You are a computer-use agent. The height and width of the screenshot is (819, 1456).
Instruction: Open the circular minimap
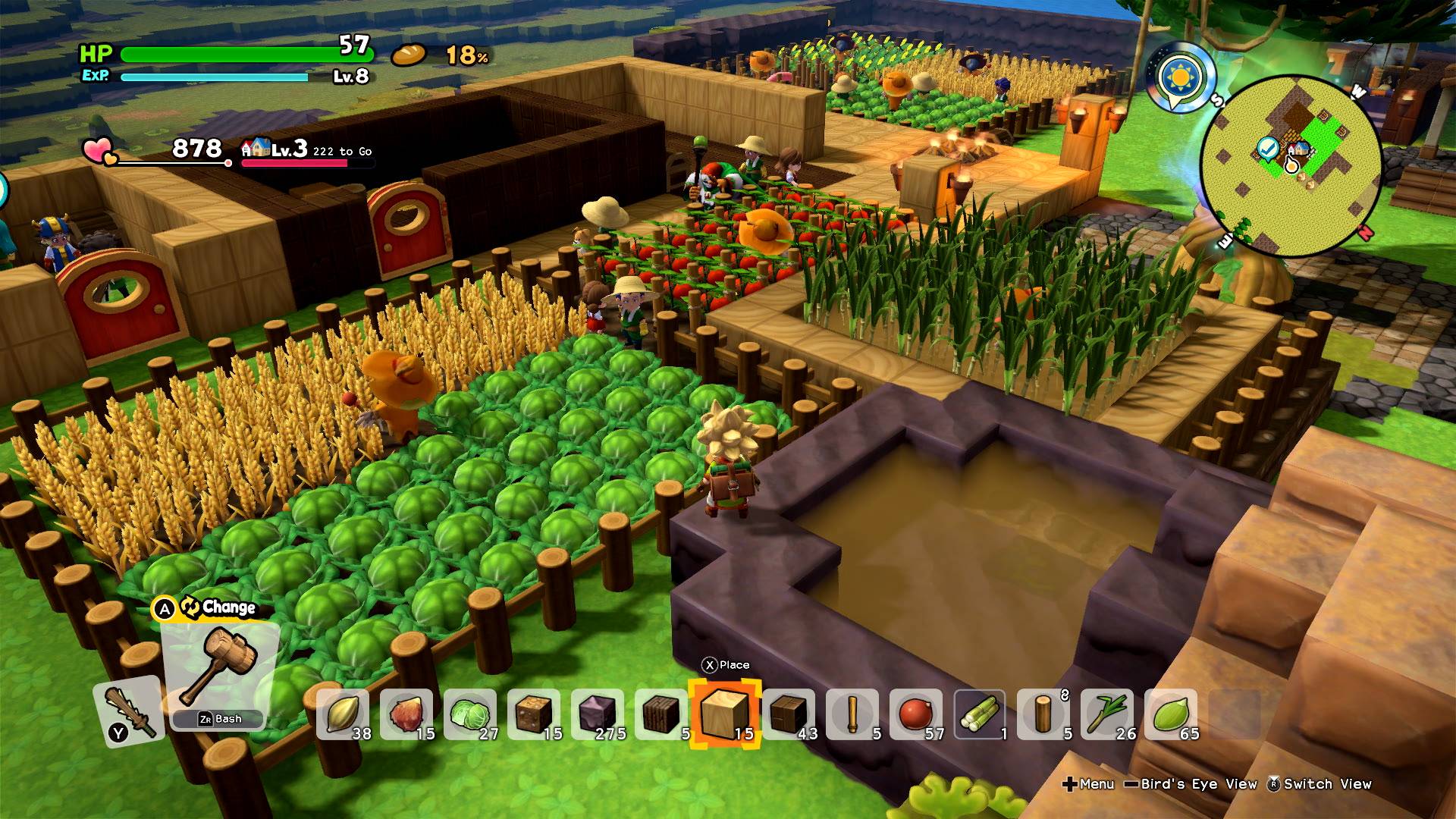(x=1291, y=167)
